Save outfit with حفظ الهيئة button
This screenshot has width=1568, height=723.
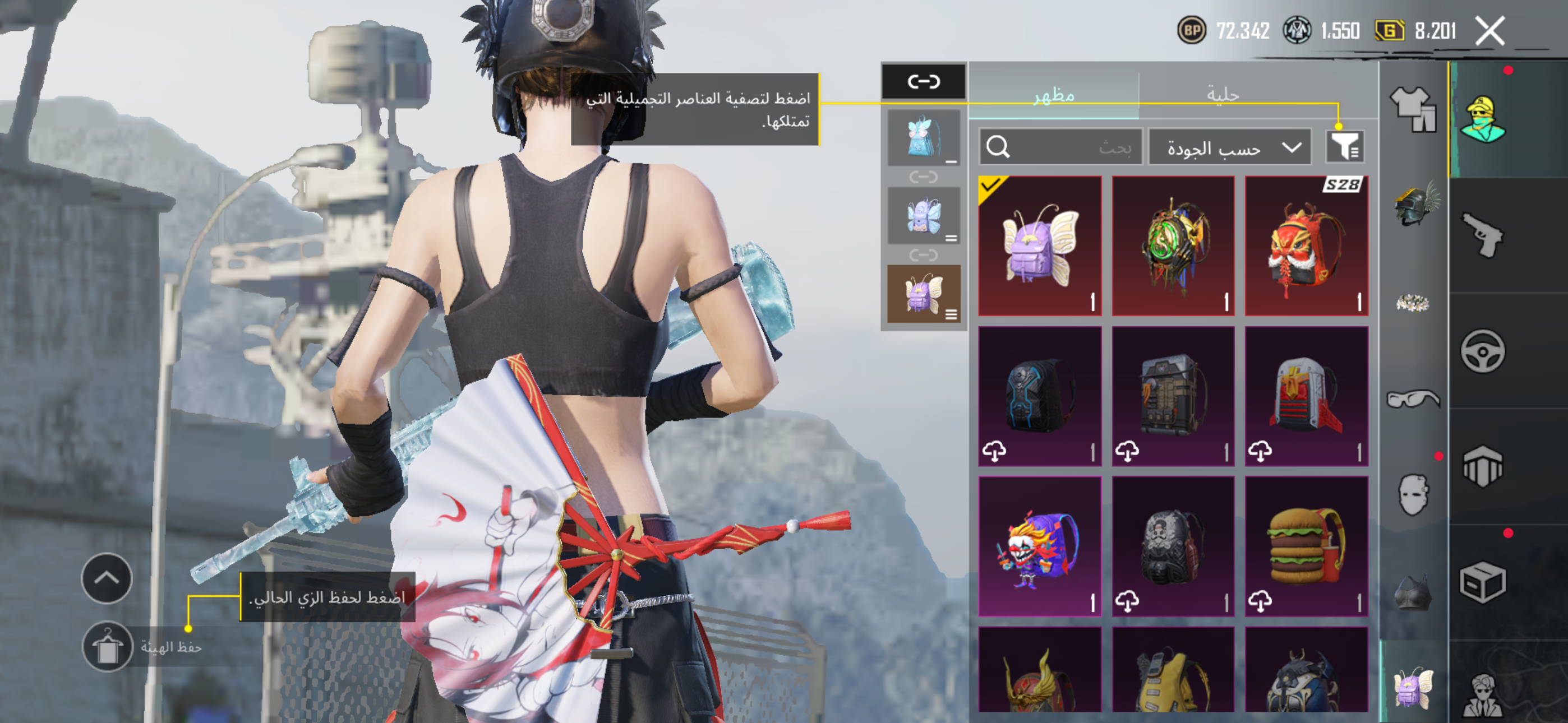108,647
